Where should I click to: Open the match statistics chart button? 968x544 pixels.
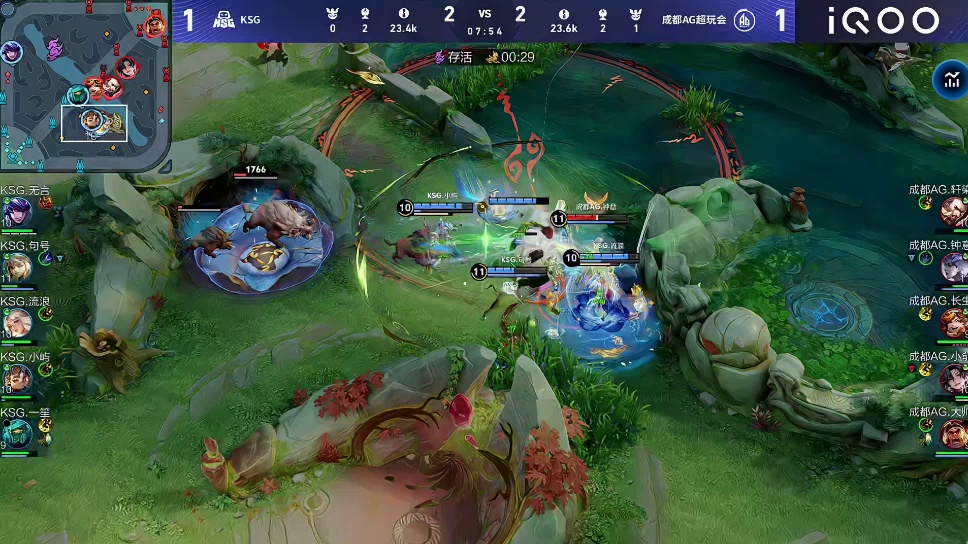pos(947,80)
